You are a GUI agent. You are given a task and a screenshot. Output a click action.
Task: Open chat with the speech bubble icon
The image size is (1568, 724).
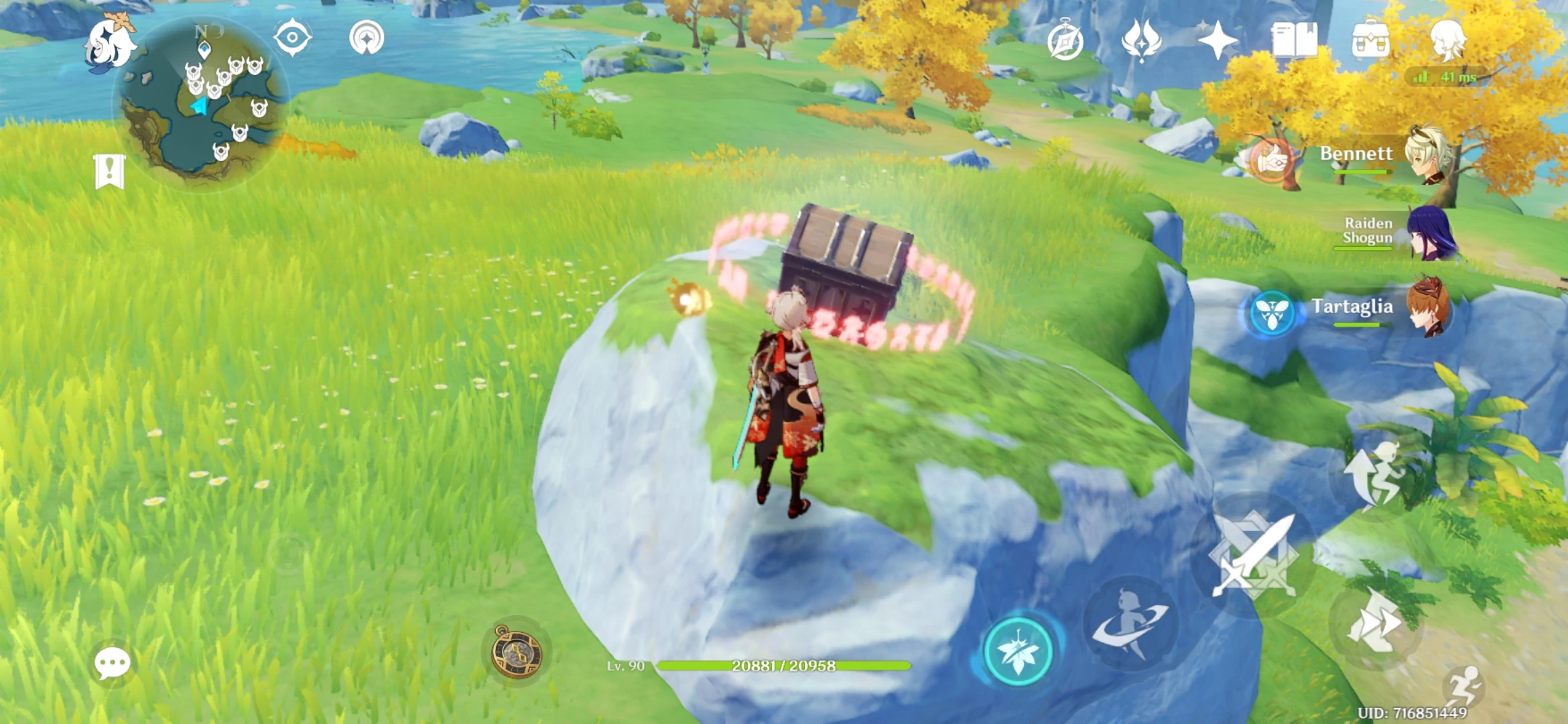111,664
